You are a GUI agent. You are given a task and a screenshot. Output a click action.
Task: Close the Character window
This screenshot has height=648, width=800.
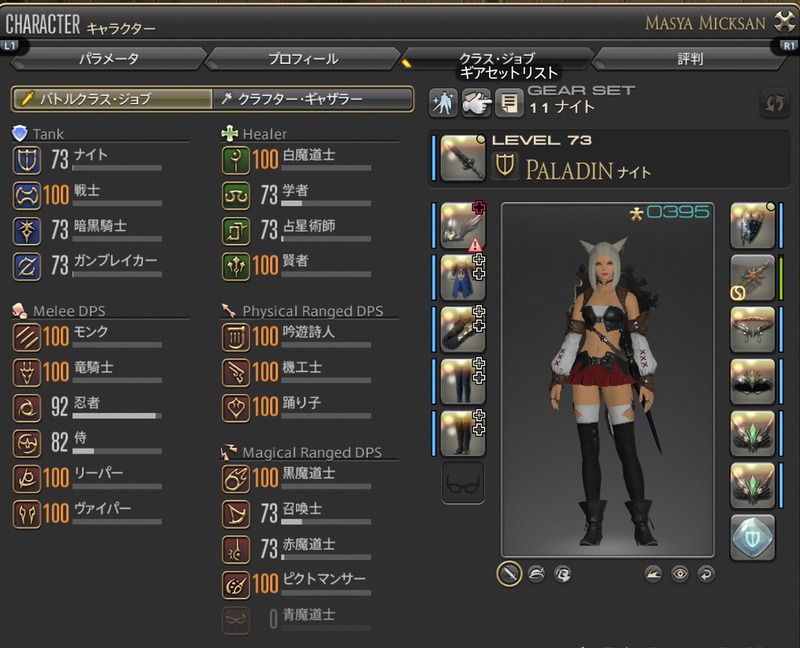click(784, 22)
